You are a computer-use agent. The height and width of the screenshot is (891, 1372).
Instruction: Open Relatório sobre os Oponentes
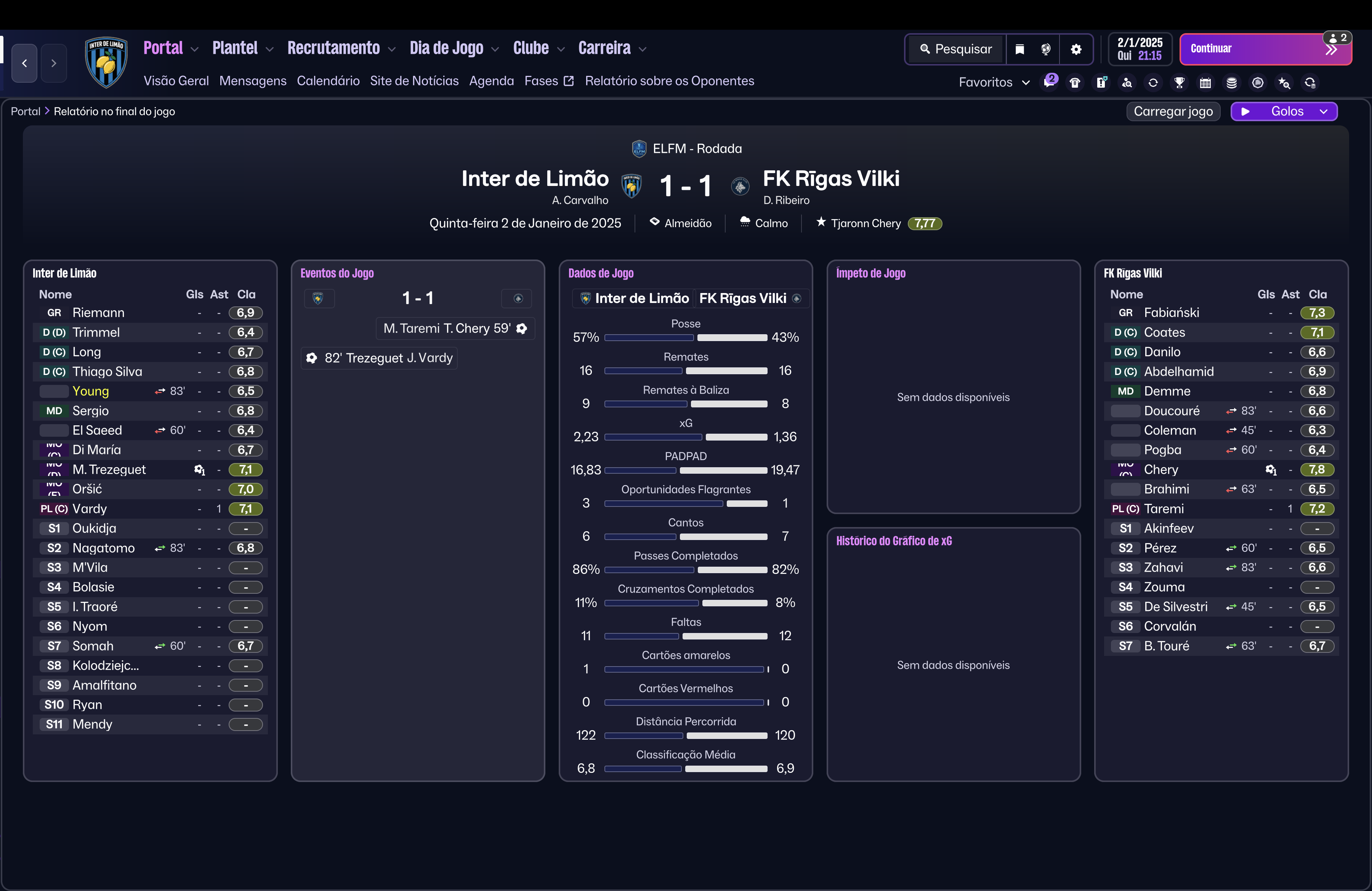pos(669,81)
